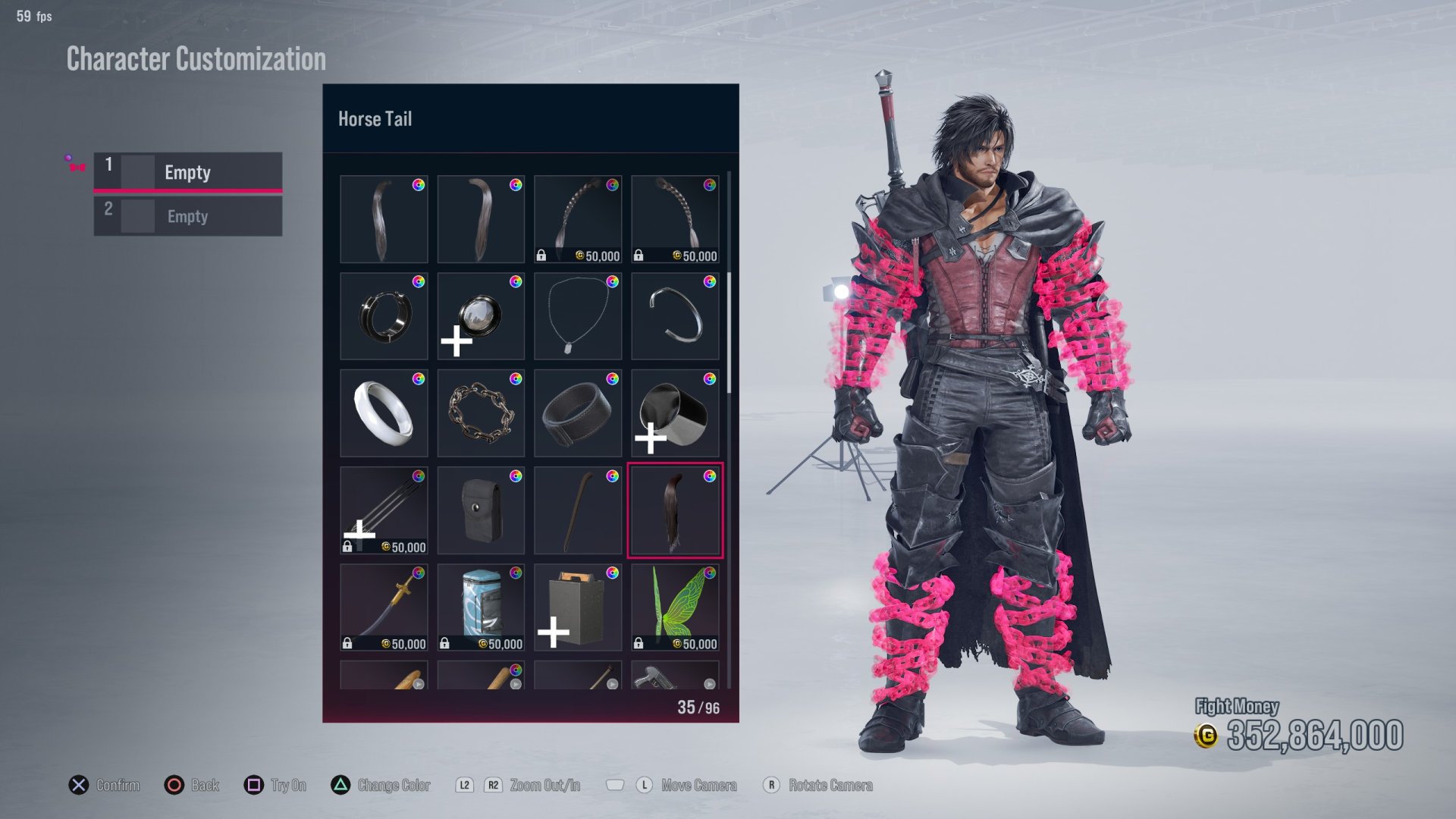Click the R2 zoom-in prompt icon
Viewport: 1456px width, 819px height.
[x=494, y=786]
